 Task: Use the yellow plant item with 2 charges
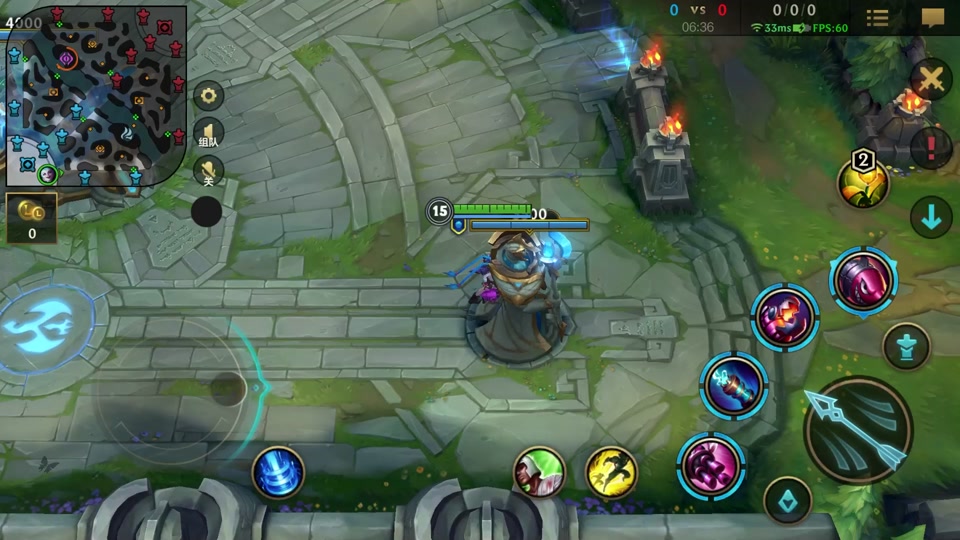tap(863, 183)
